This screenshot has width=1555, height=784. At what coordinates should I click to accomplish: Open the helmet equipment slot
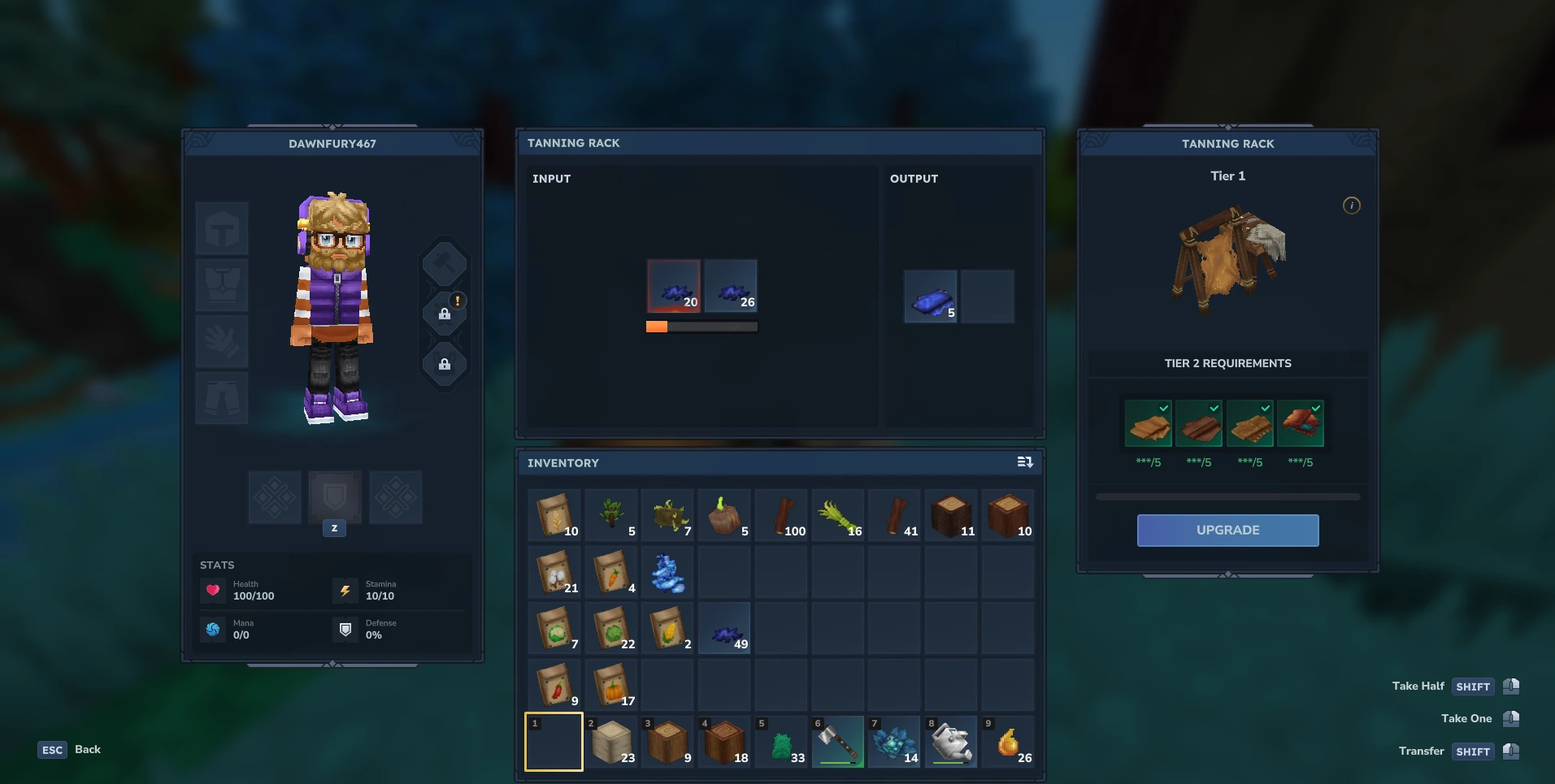pyautogui.click(x=221, y=228)
